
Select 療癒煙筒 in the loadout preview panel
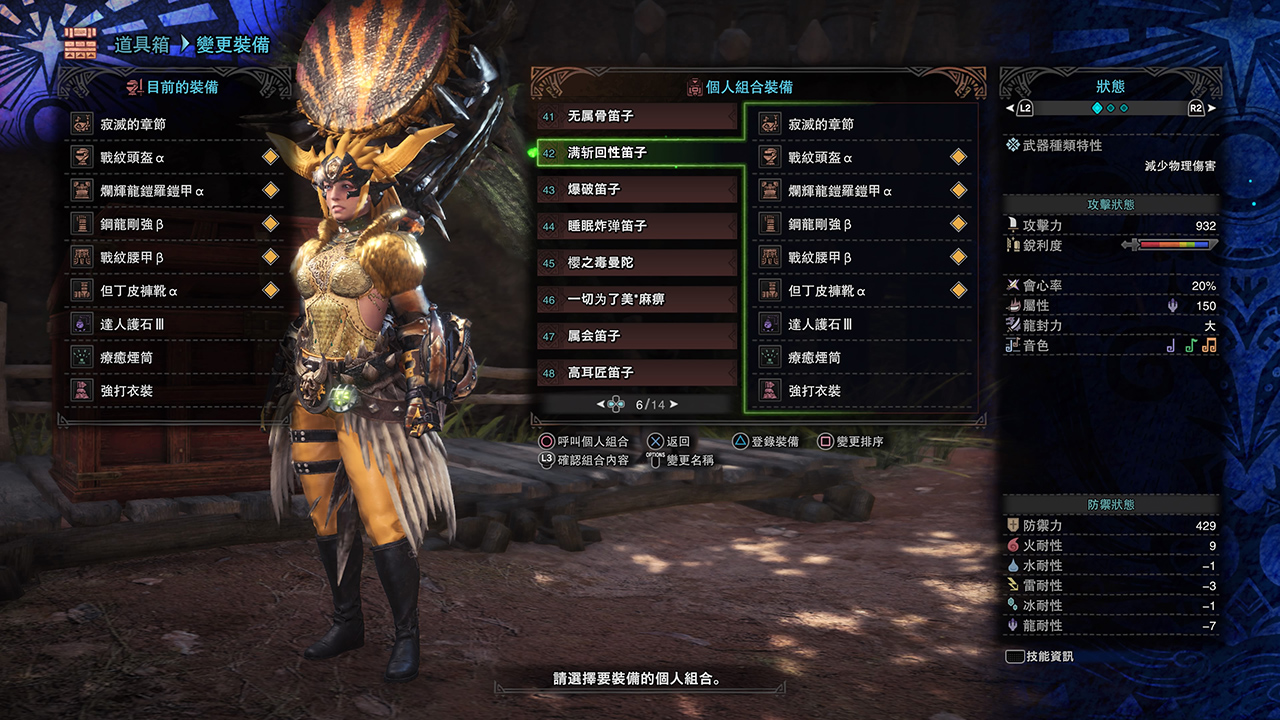862,357
